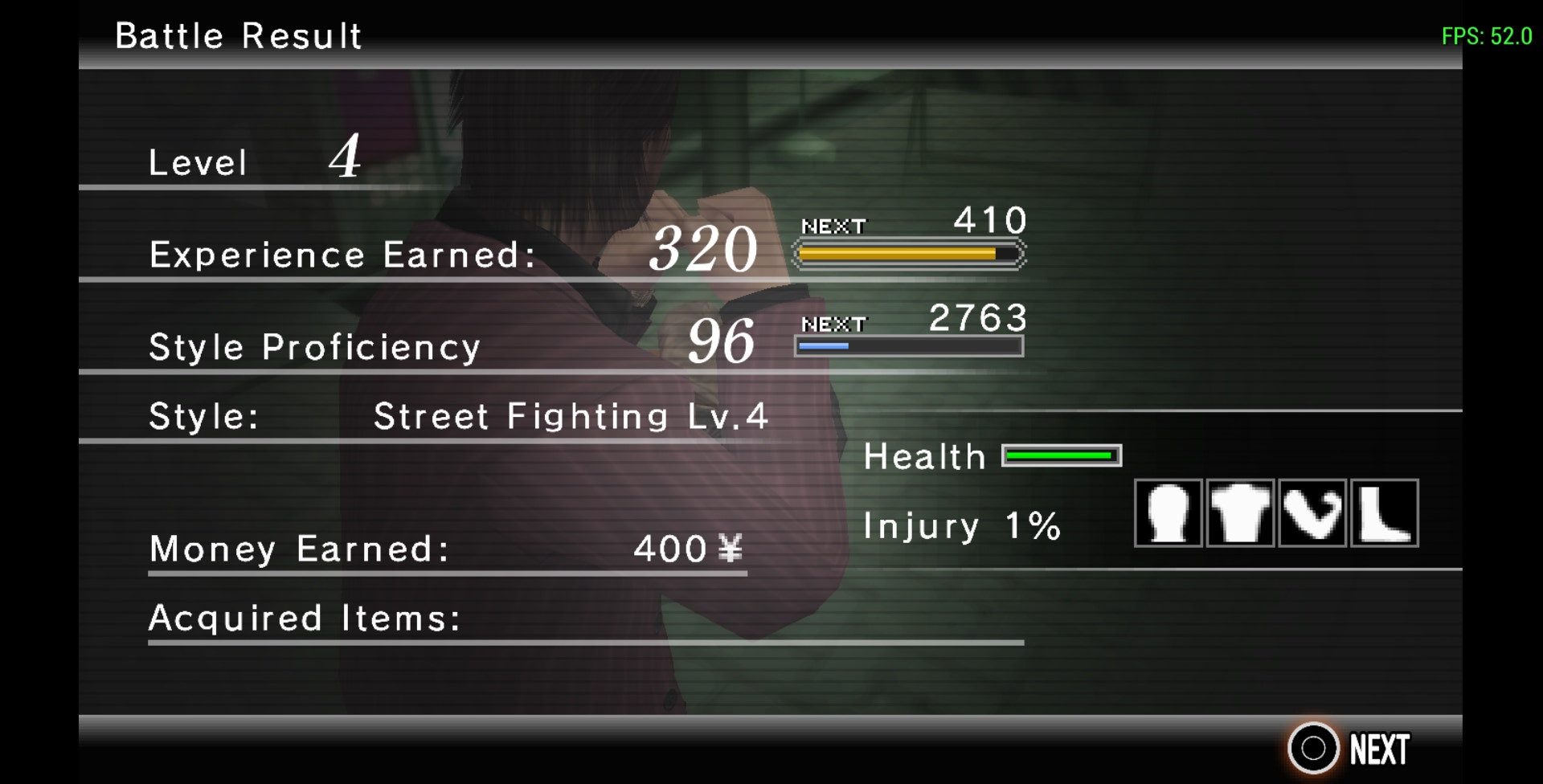Open the Battle Result header
The height and width of the screenshot is (784, 1543).
click(238, 35)
